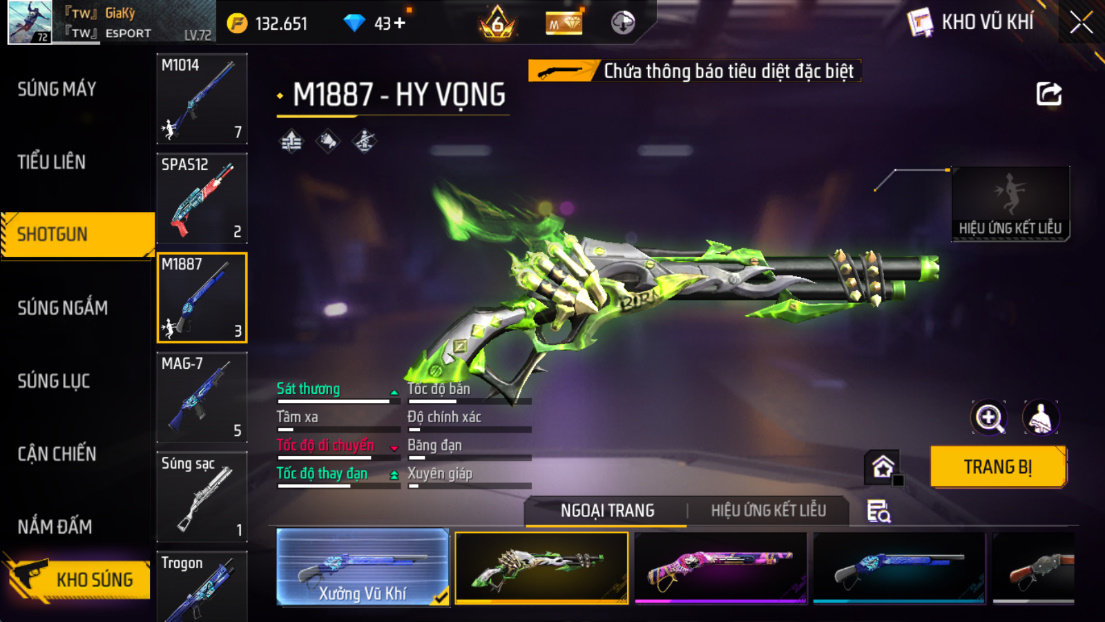
Task: Select the Xưởng Vũ Khí skin thumbnail
Action: pos(362,568)
